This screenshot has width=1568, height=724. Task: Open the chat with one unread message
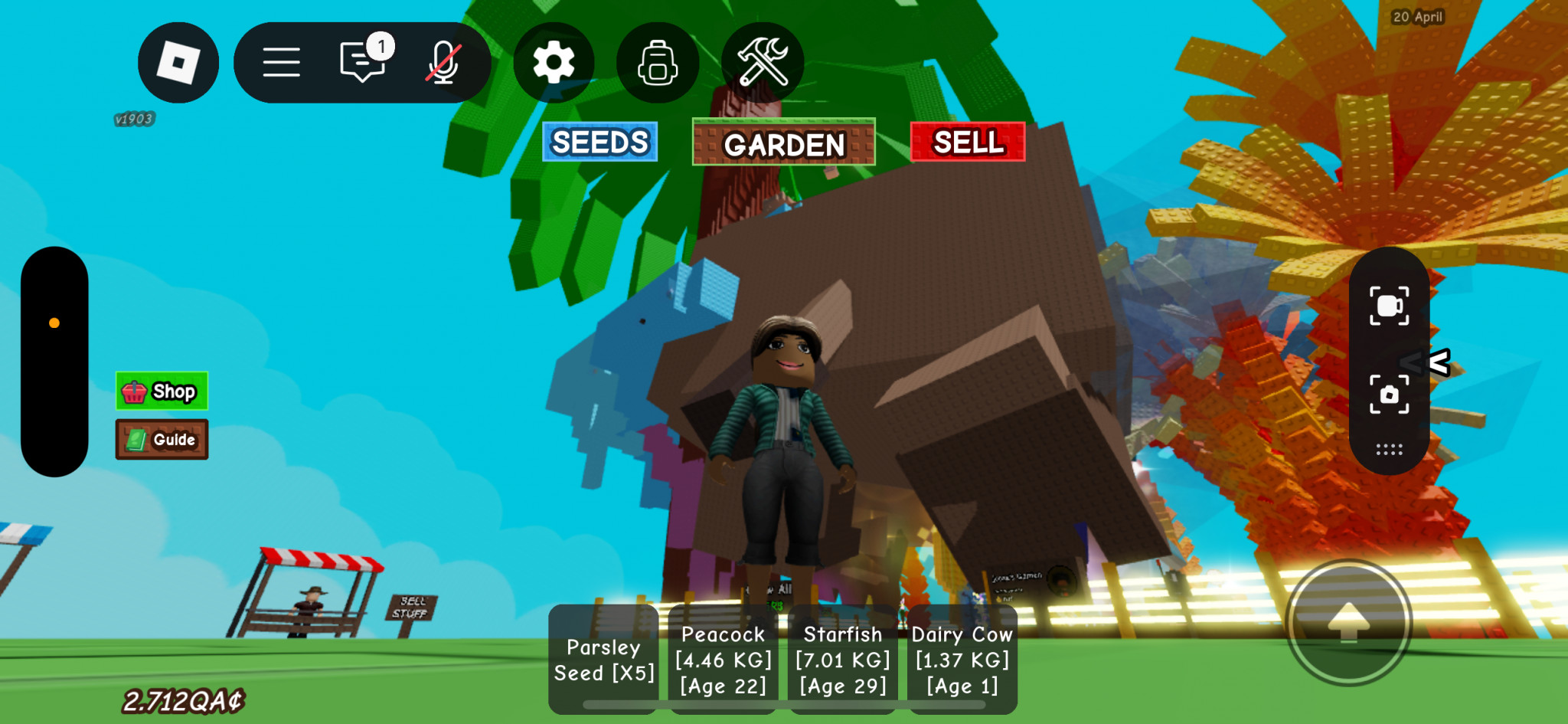(362, 61)
